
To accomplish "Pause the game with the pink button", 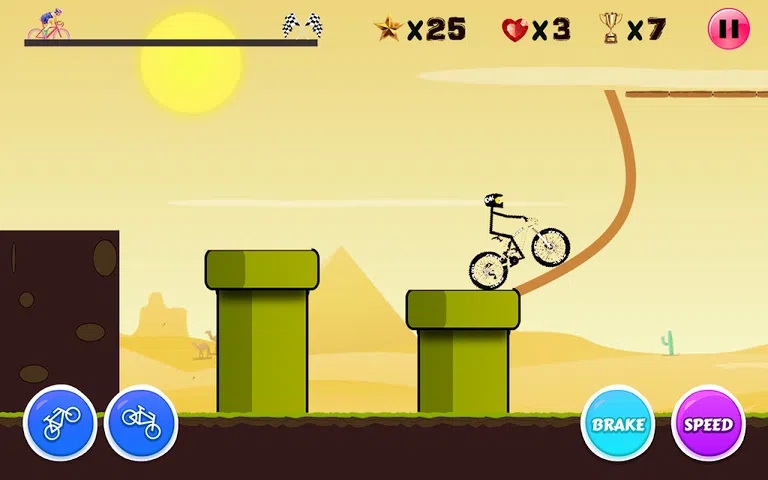I will [728, 29].
